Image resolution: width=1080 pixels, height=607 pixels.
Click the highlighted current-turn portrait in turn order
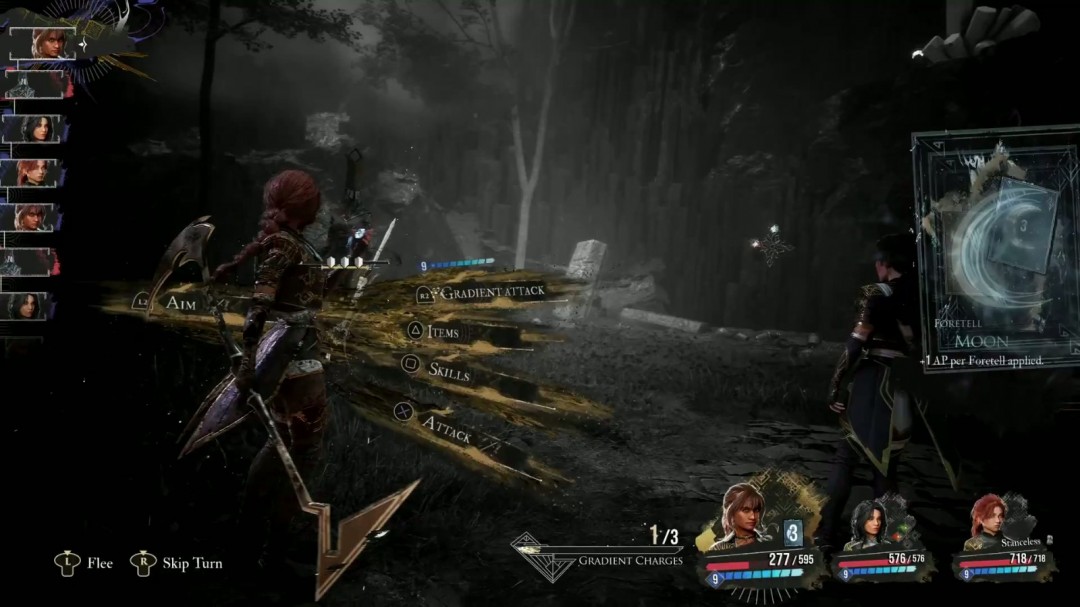(x=43, y=43)
